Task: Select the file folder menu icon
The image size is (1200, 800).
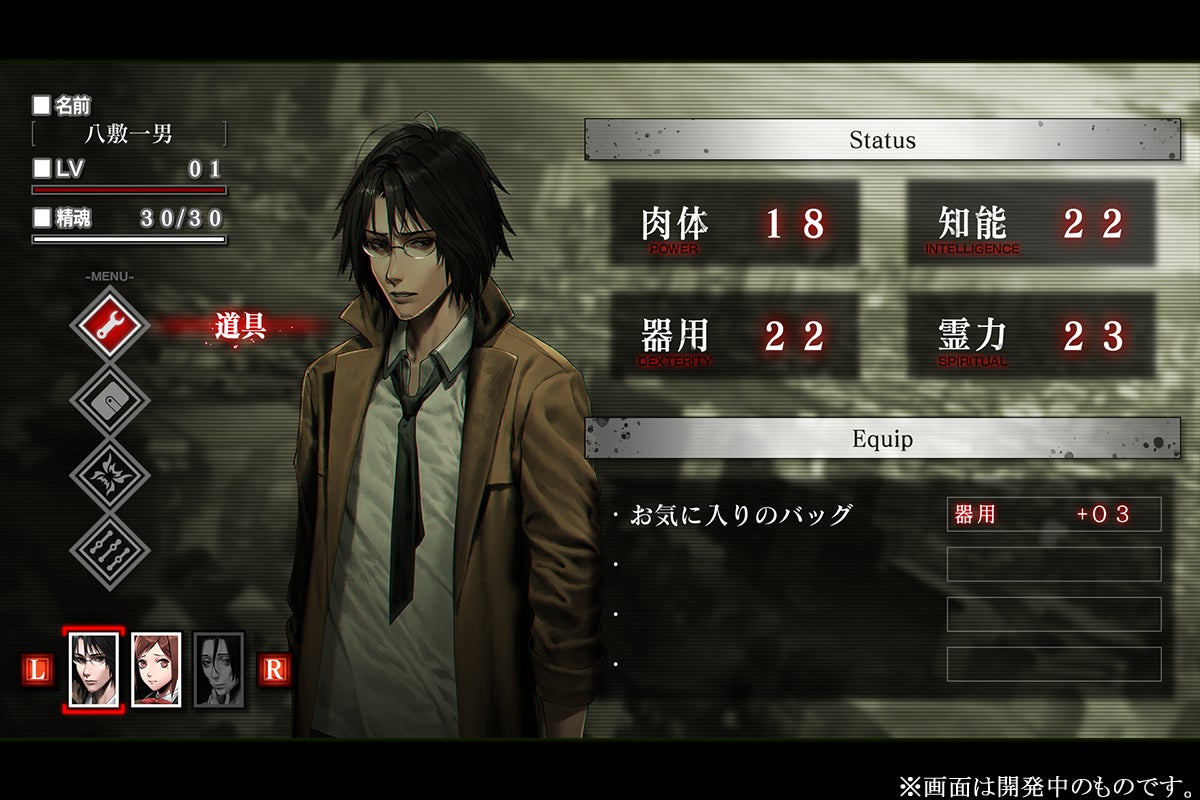Action: (109, 400)
